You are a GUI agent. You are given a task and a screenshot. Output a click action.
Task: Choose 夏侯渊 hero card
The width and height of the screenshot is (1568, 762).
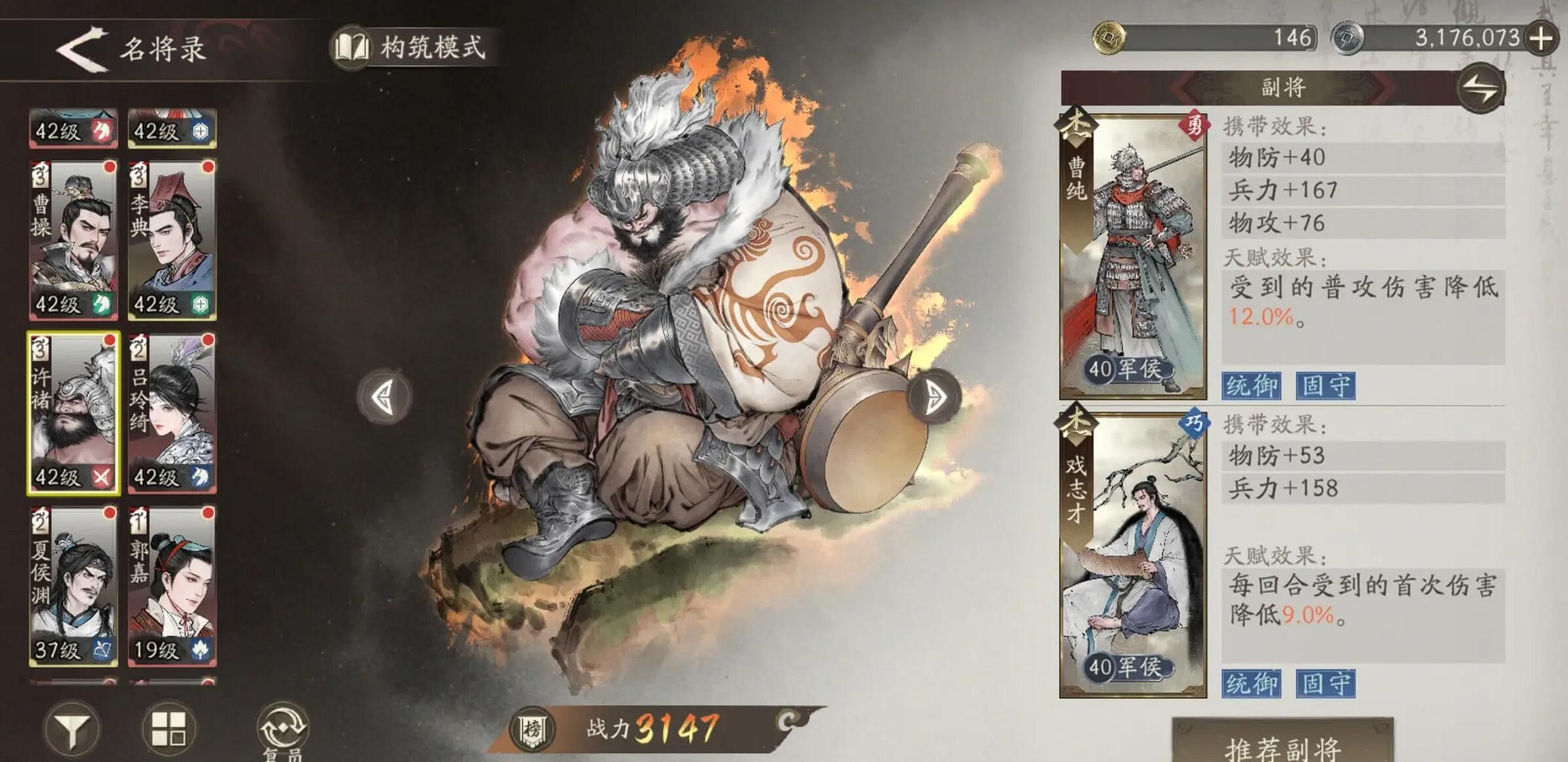tap(73, 586)
